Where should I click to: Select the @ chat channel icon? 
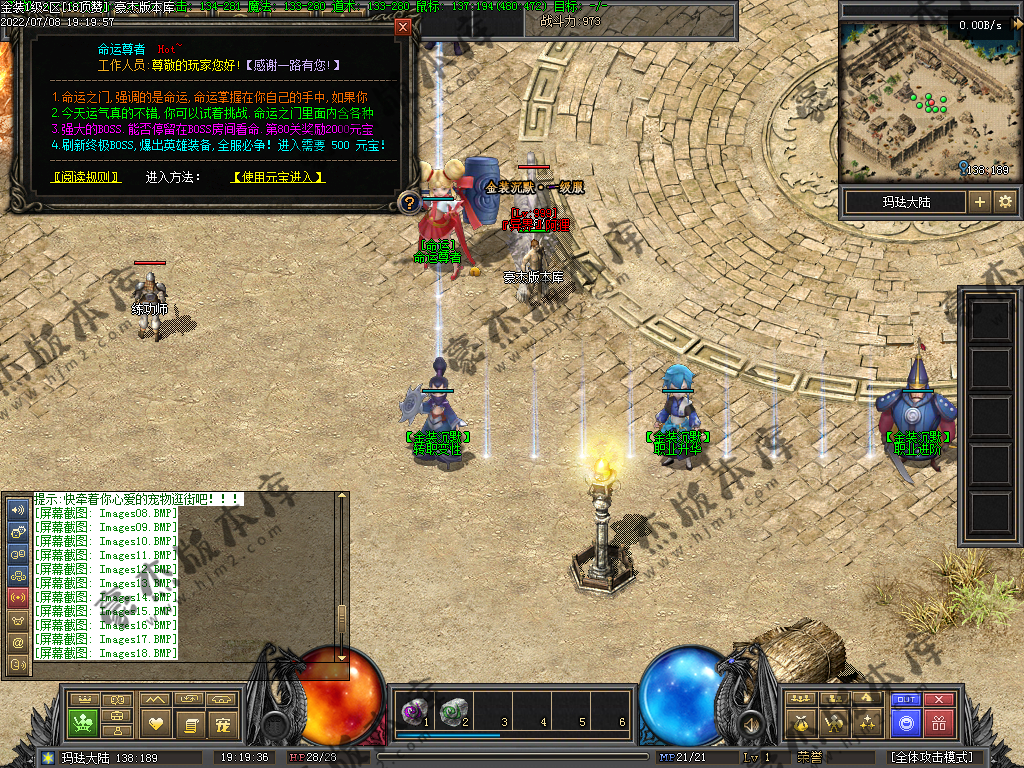[17, 642]
